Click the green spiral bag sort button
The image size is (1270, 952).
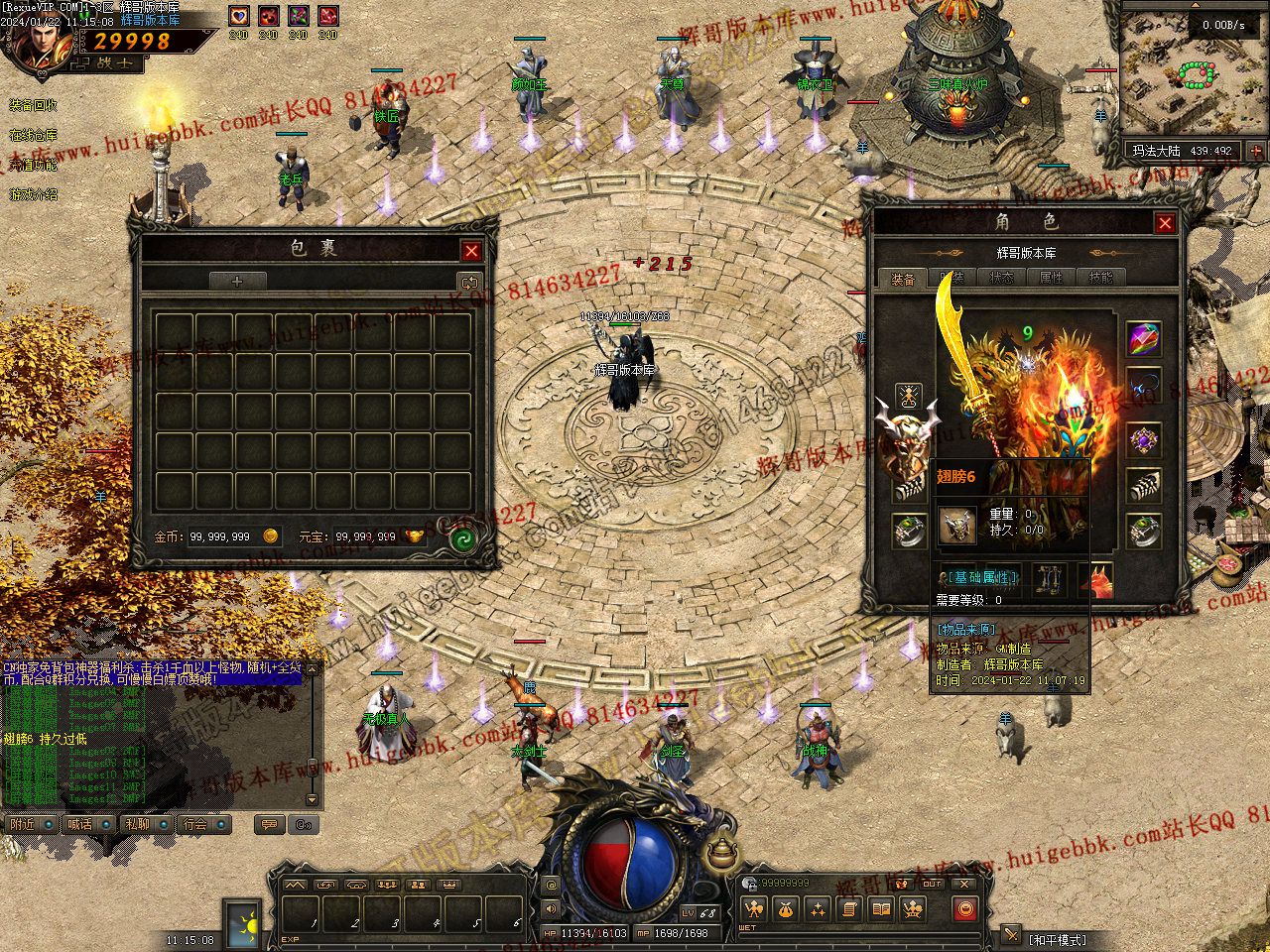462,539
